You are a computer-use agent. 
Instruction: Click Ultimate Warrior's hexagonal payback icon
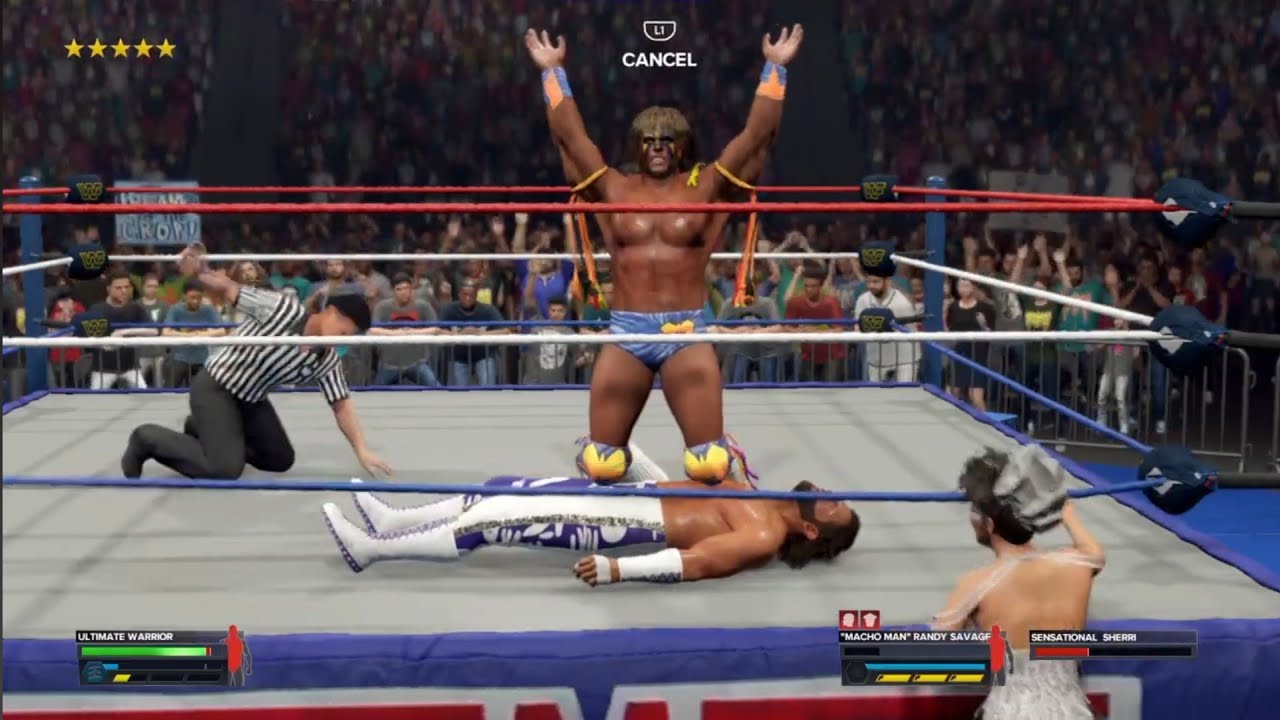92,673
